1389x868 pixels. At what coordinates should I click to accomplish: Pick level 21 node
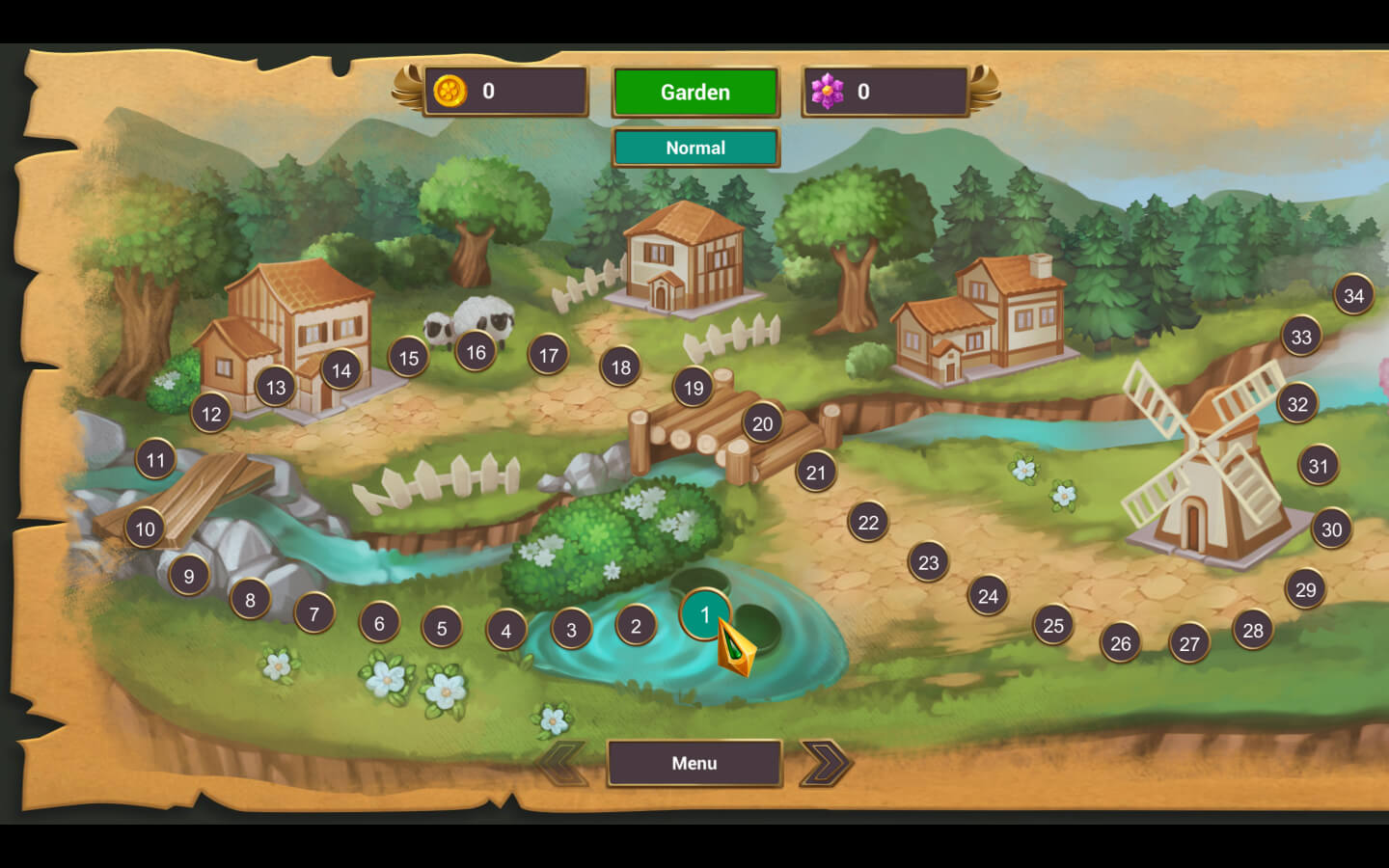[816, 472]
